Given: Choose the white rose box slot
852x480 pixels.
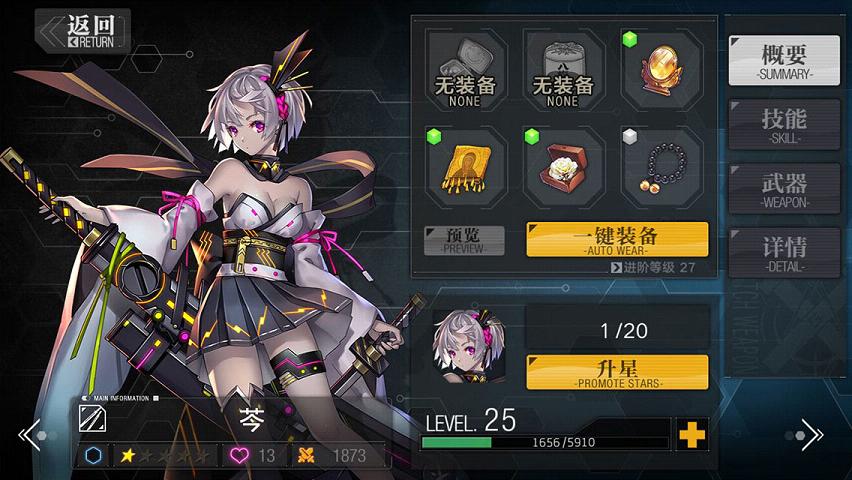Looking at the screenshot, I should click(562, 167).
